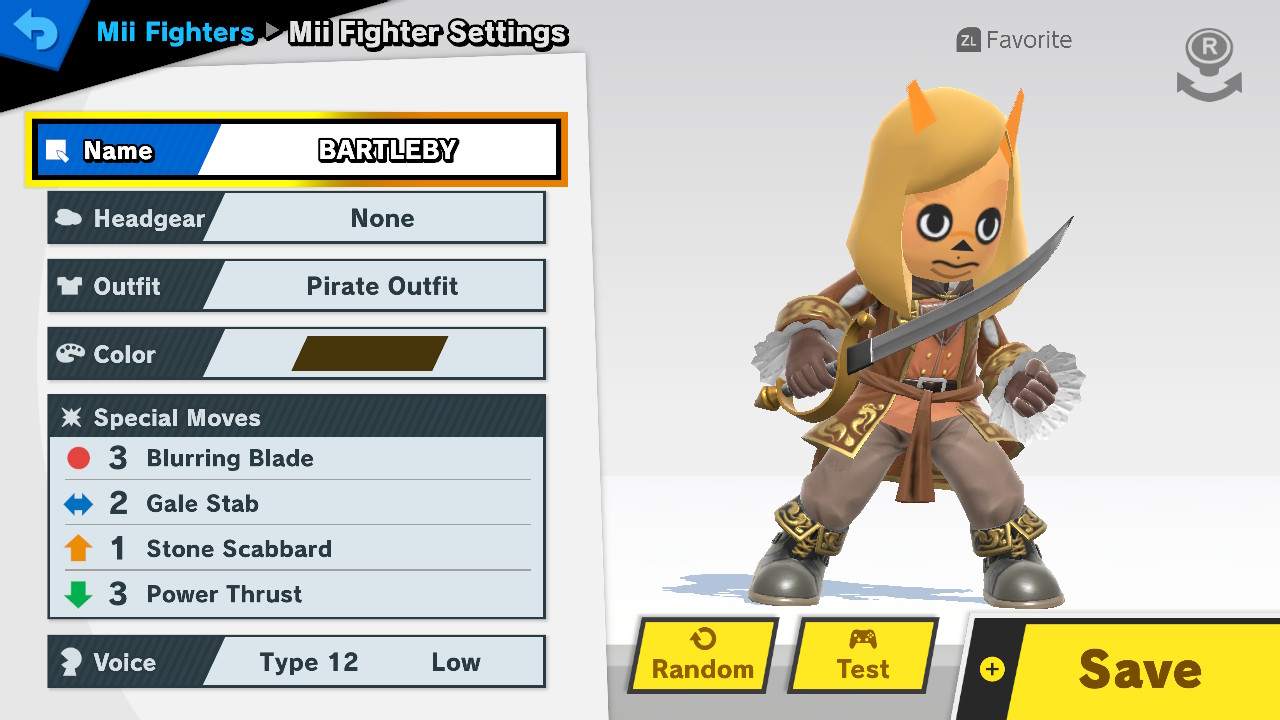The height and width of the screenshot is (720, 1280).
Task: Choose the Gale Stab side special
Action: tap(297, 503)
